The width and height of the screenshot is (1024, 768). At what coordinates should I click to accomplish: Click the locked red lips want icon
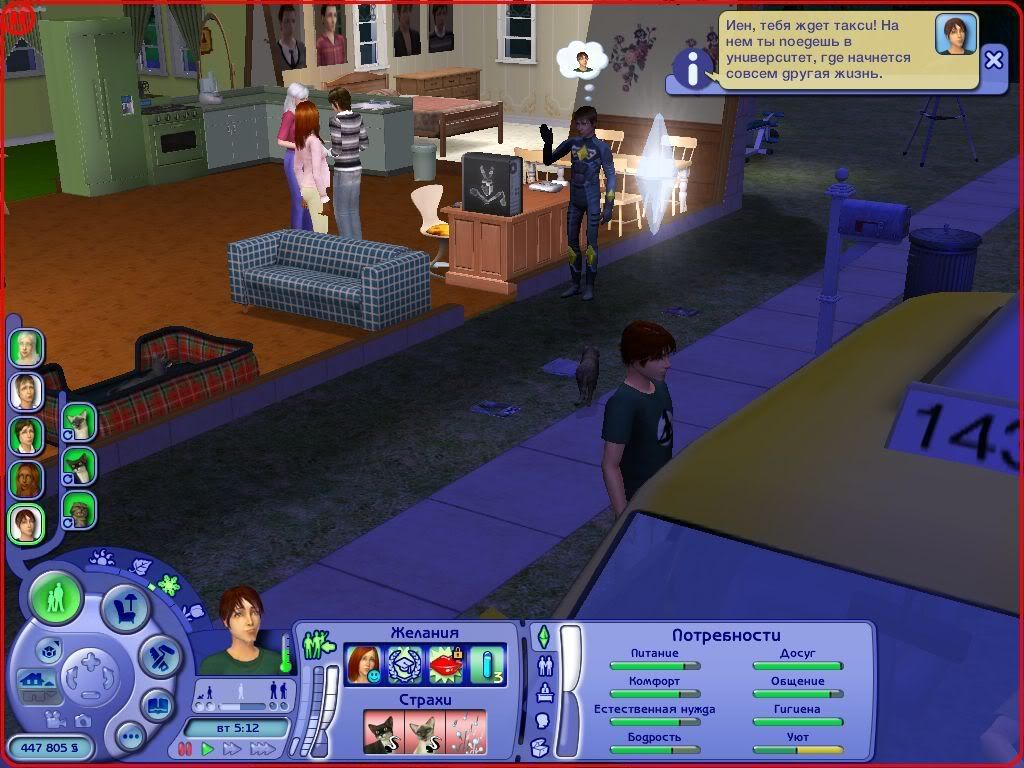(x=445, y=664)
